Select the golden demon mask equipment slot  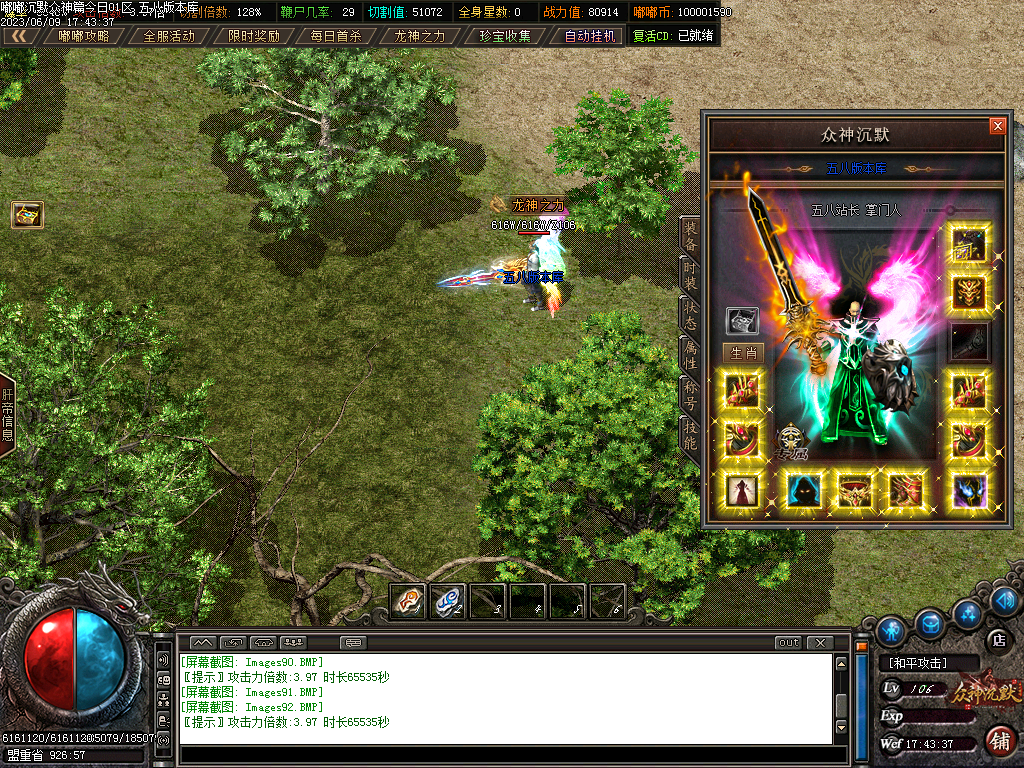point(969,292)
